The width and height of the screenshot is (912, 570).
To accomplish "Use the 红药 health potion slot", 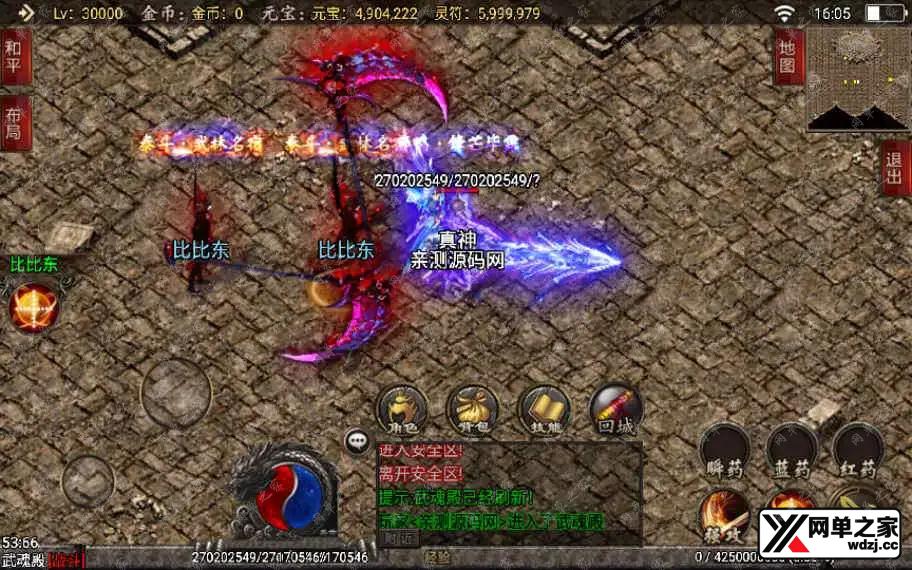I will coord(857,449).
